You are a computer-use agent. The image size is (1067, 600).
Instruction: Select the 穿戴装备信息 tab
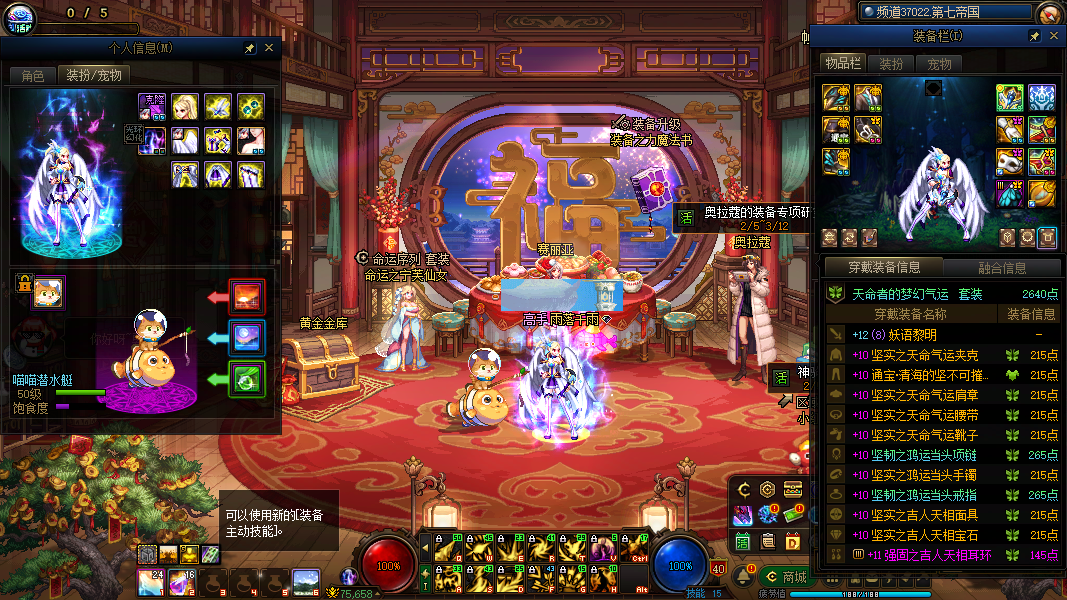coord(884,267)
